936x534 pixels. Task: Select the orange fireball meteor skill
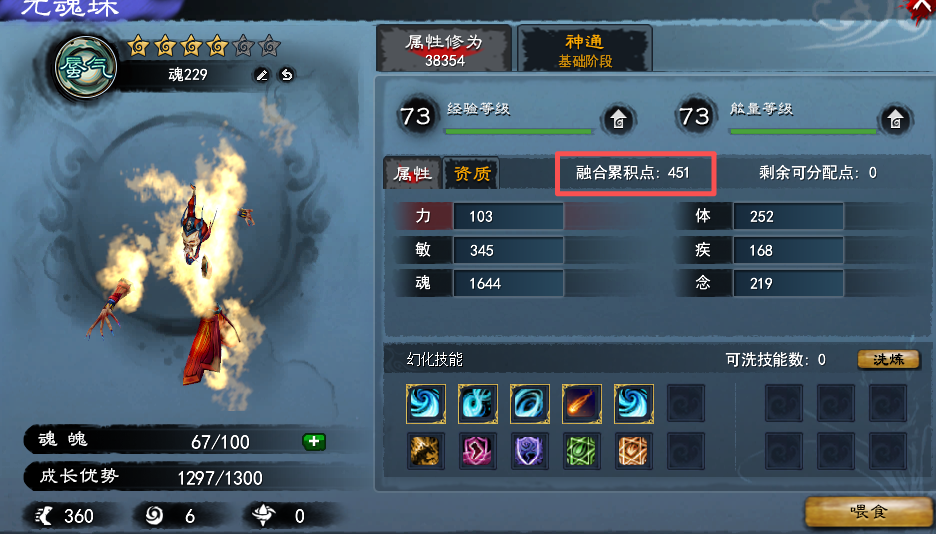coord(581,404)
